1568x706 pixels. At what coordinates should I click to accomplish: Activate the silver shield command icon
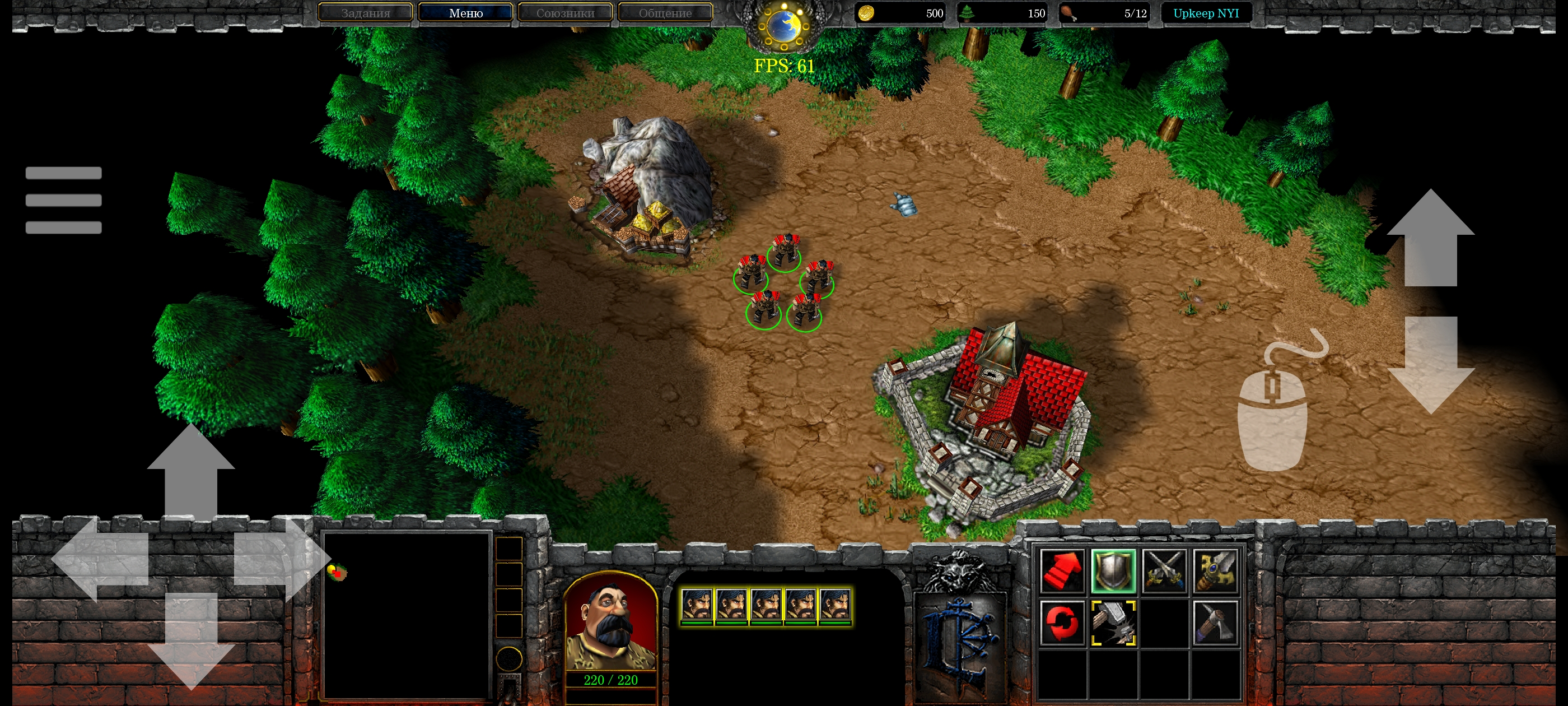point(1113,572)
